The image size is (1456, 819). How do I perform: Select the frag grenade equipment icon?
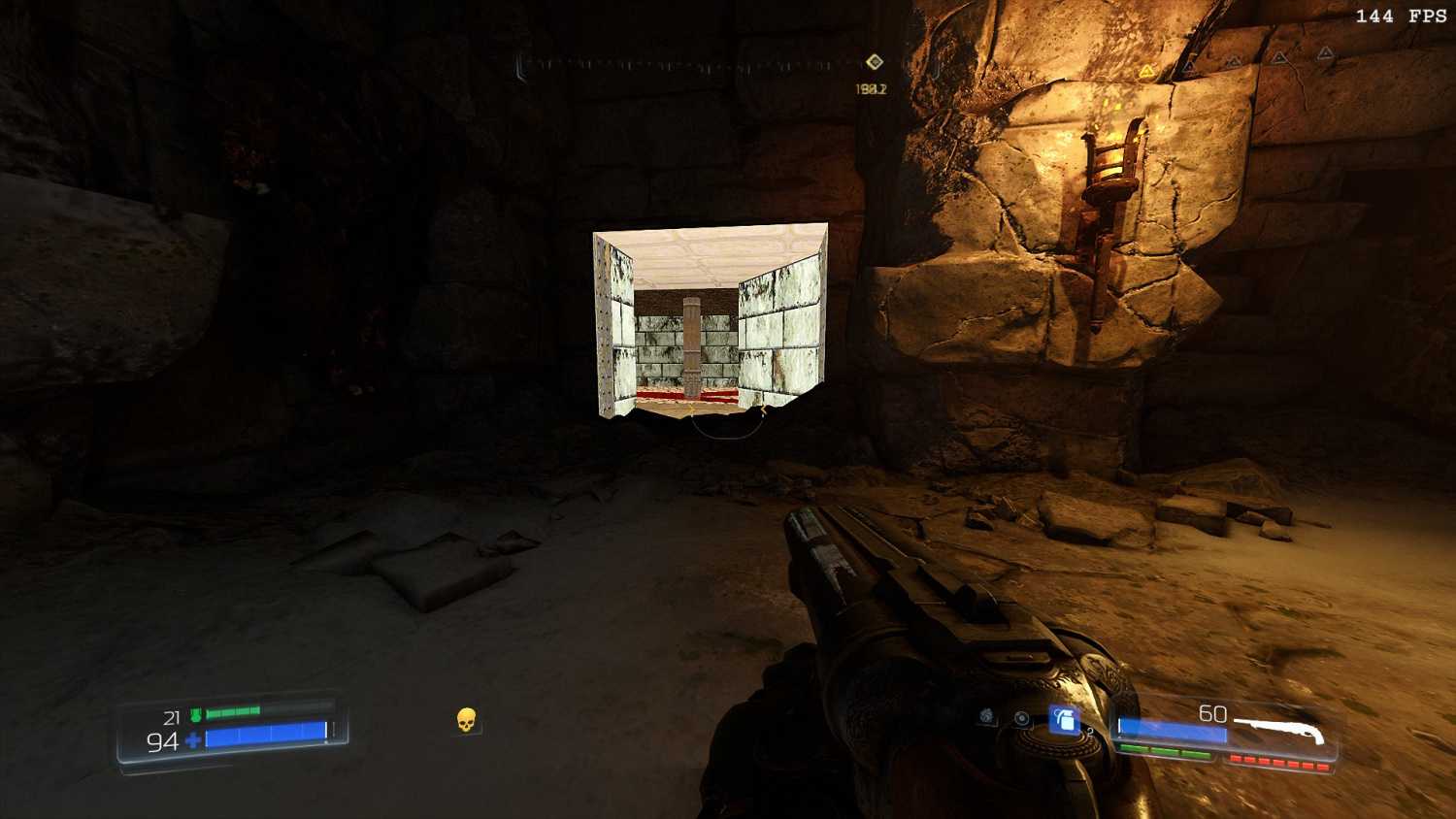pos(1065,720)
